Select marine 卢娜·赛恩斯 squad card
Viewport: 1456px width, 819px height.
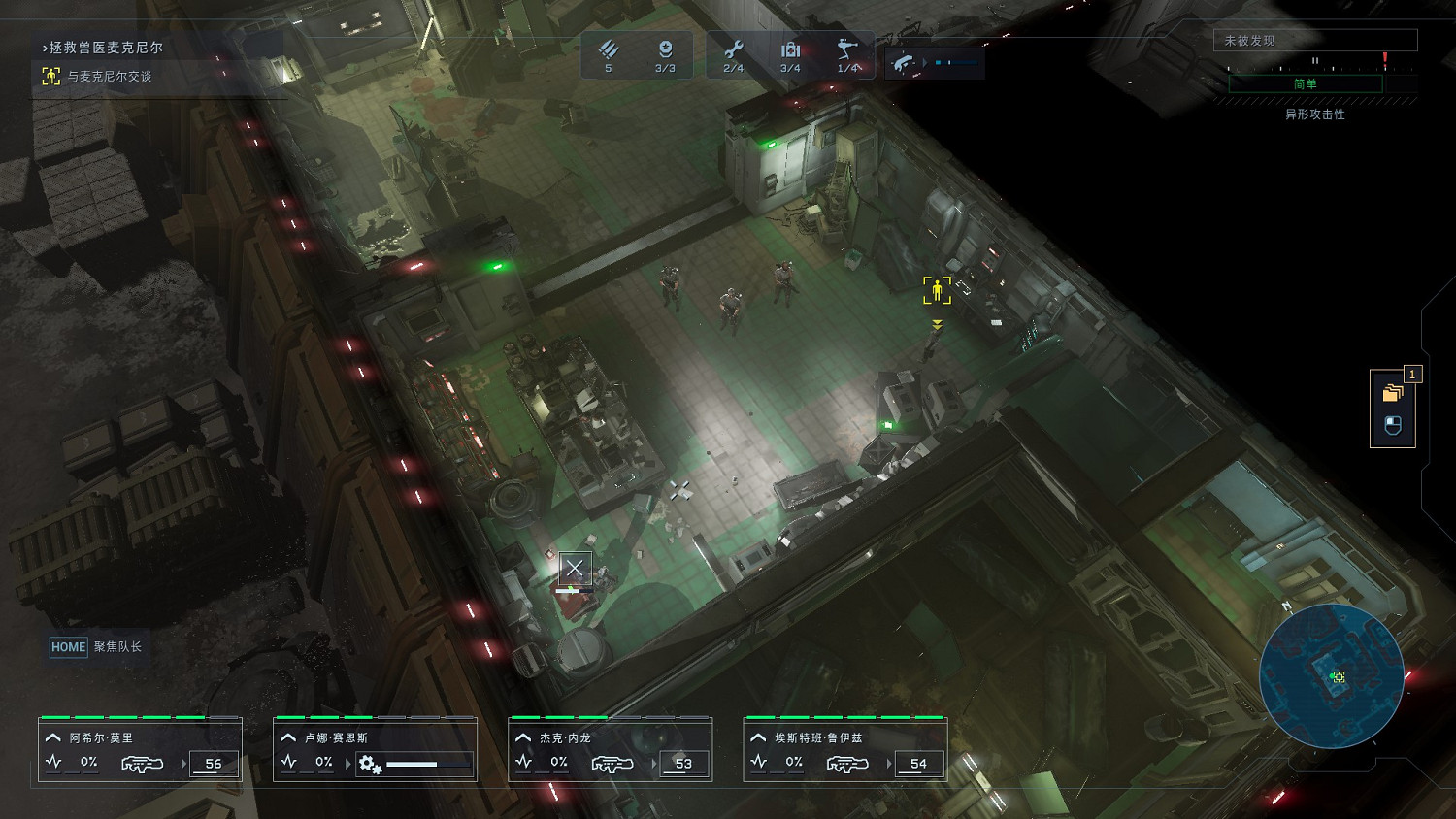coord(375,749)
